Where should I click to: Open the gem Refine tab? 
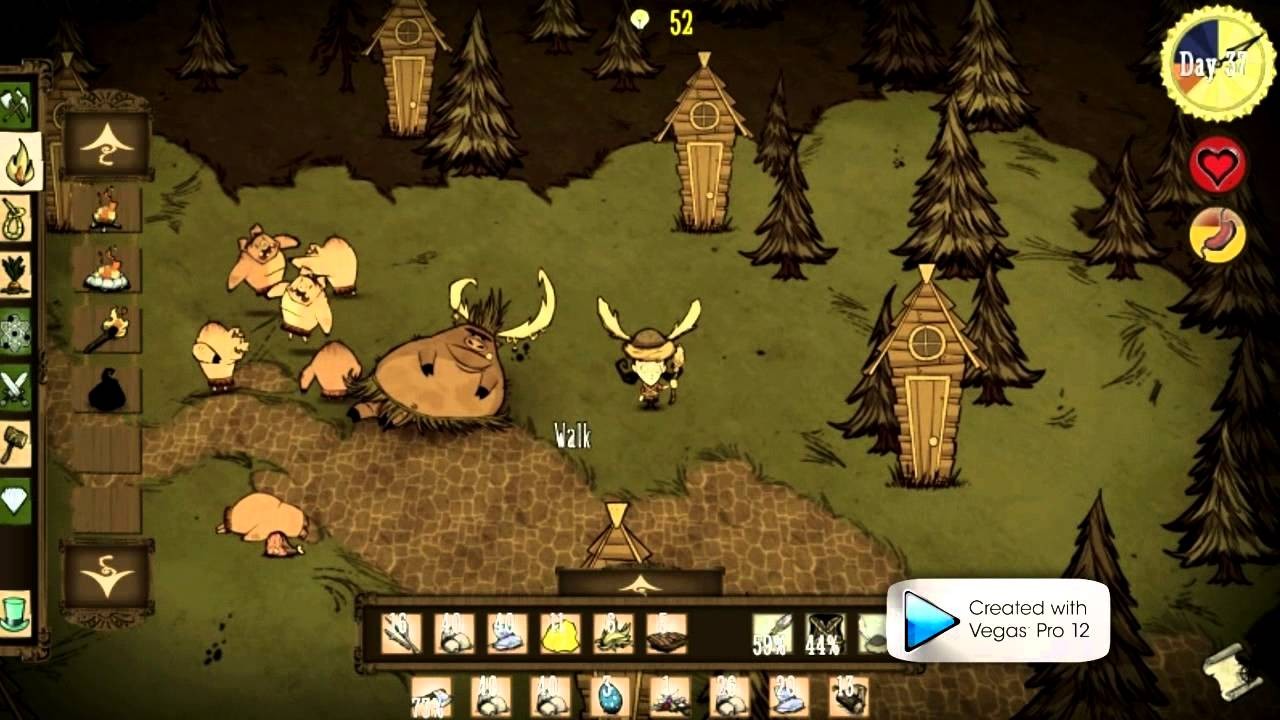tap(17, 497)
